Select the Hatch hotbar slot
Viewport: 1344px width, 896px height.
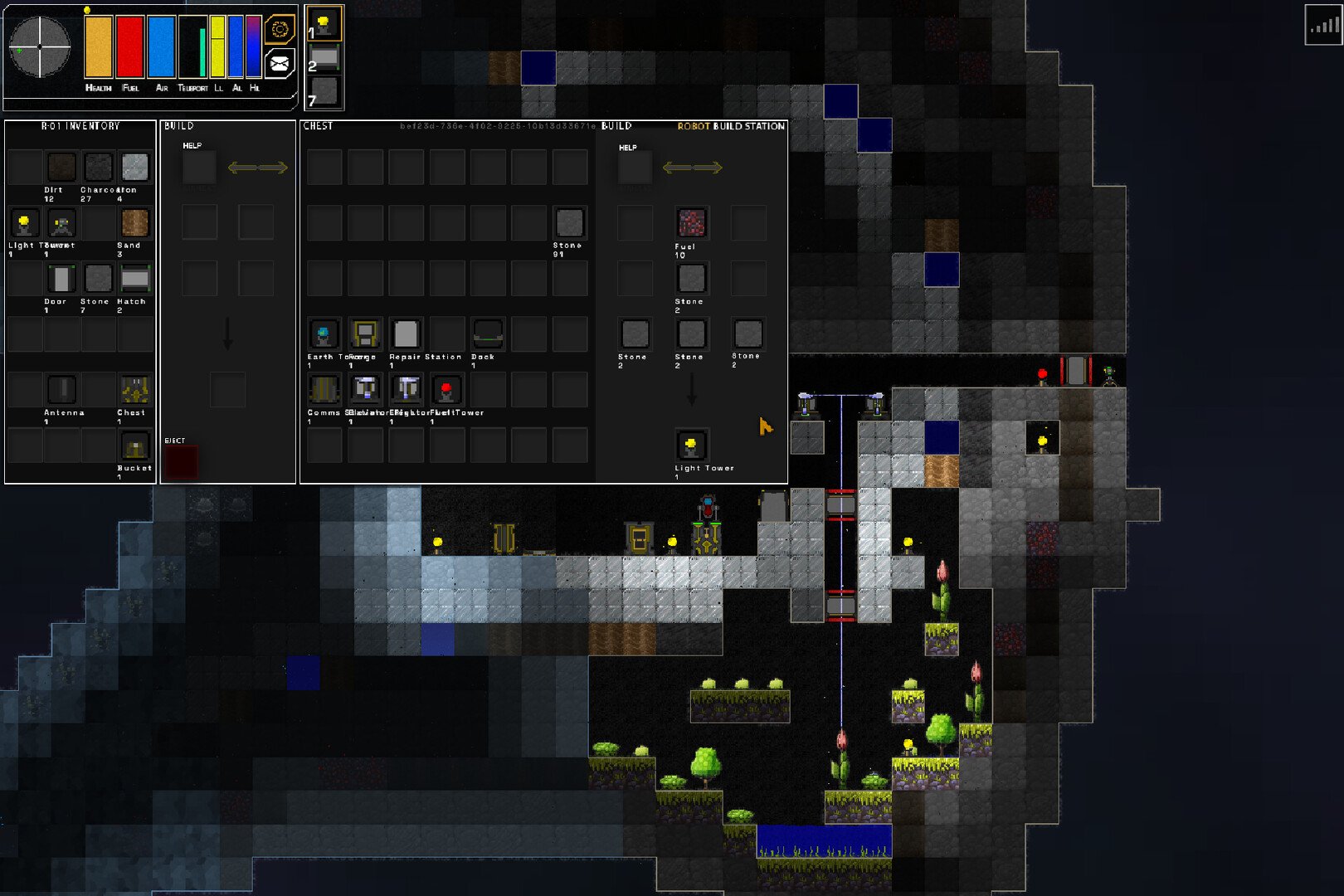pyautogui.click(x=324, y=57)
